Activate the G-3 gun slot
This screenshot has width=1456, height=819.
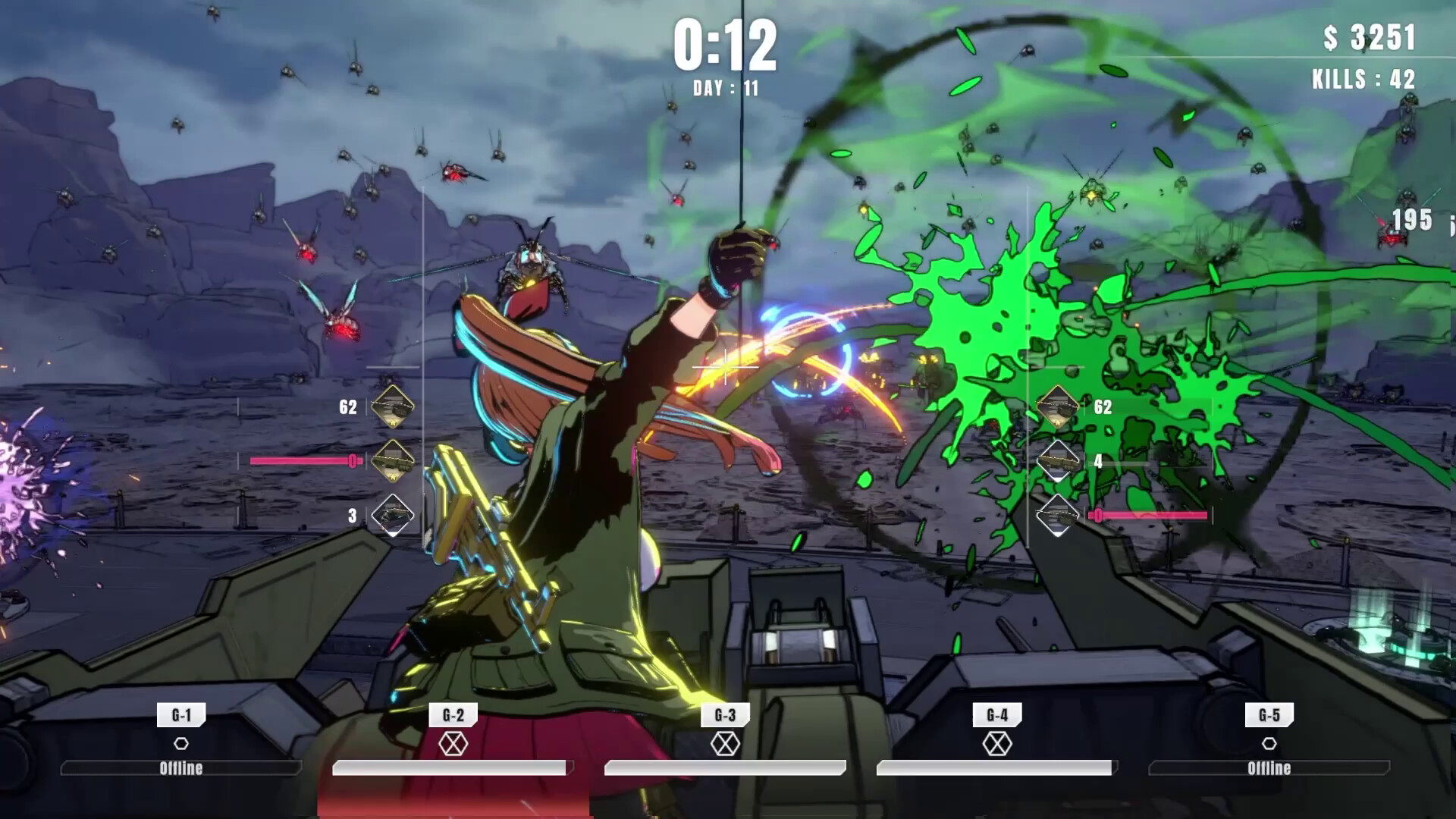click(x=725, y=714)
